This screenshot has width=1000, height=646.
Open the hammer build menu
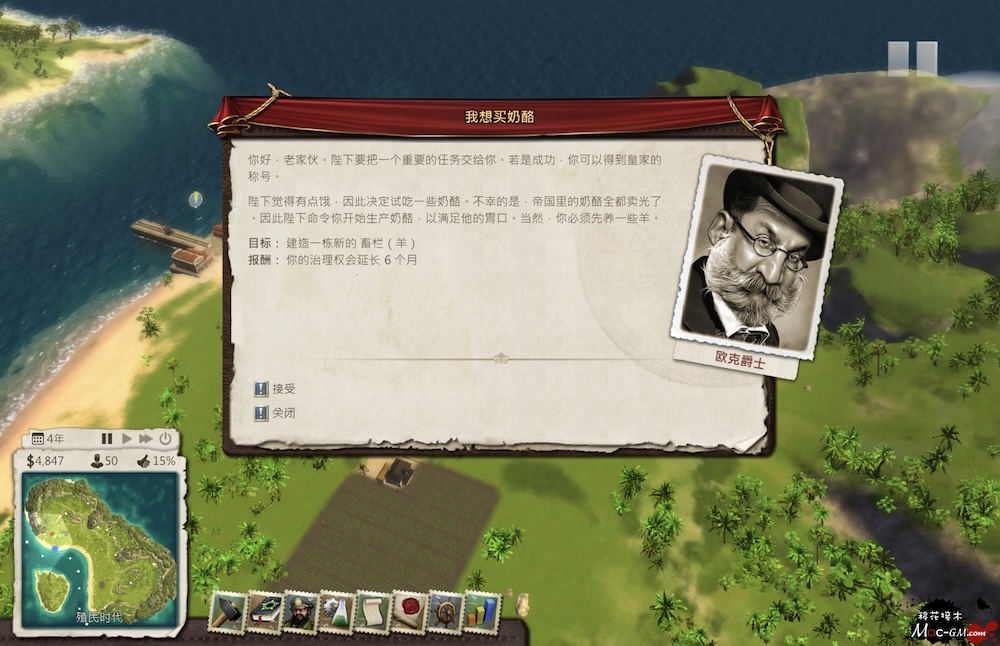click(x=227, y=612)
